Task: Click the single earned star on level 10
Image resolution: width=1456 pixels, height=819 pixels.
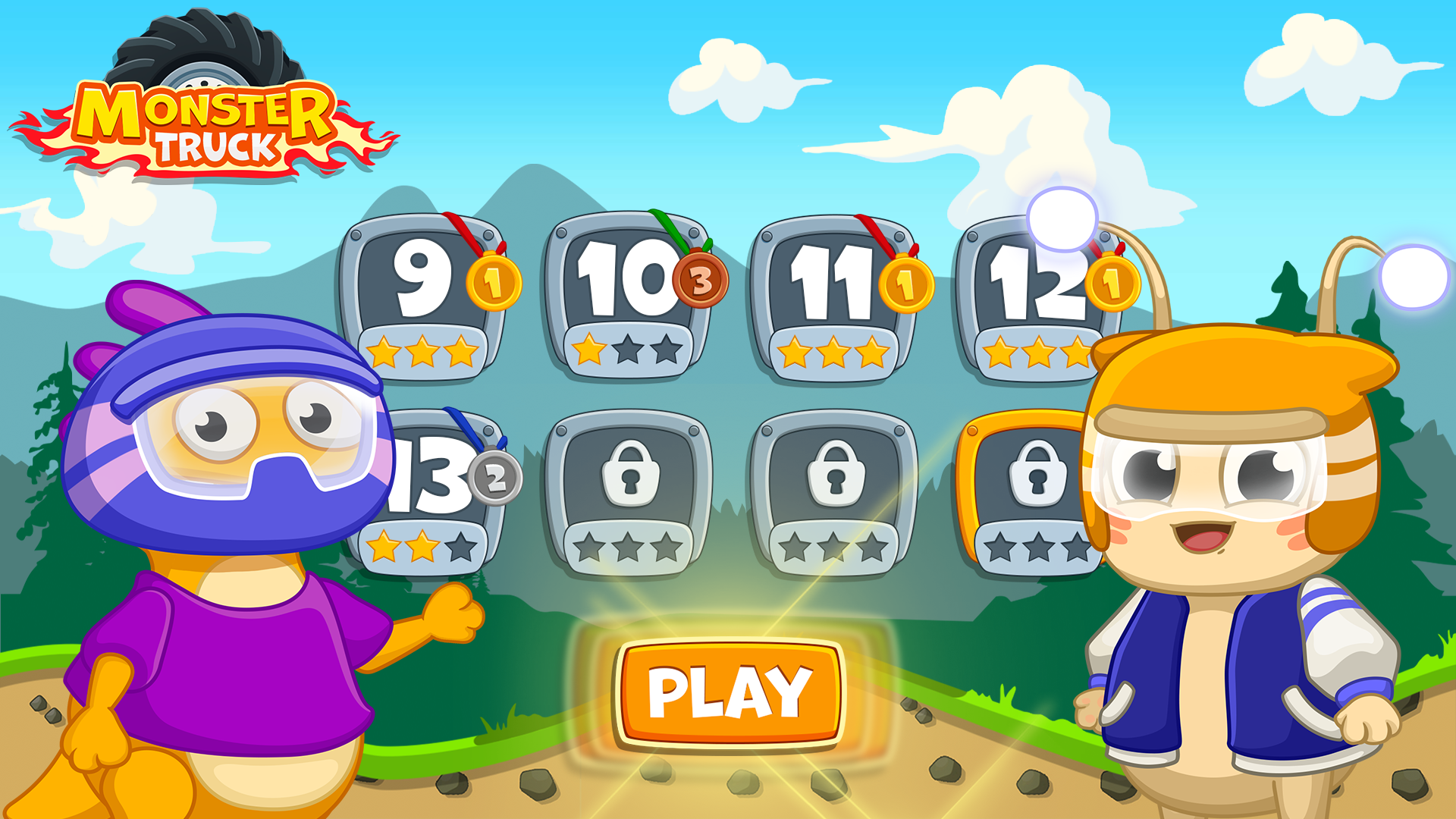Action: click(x=588, y=351)
